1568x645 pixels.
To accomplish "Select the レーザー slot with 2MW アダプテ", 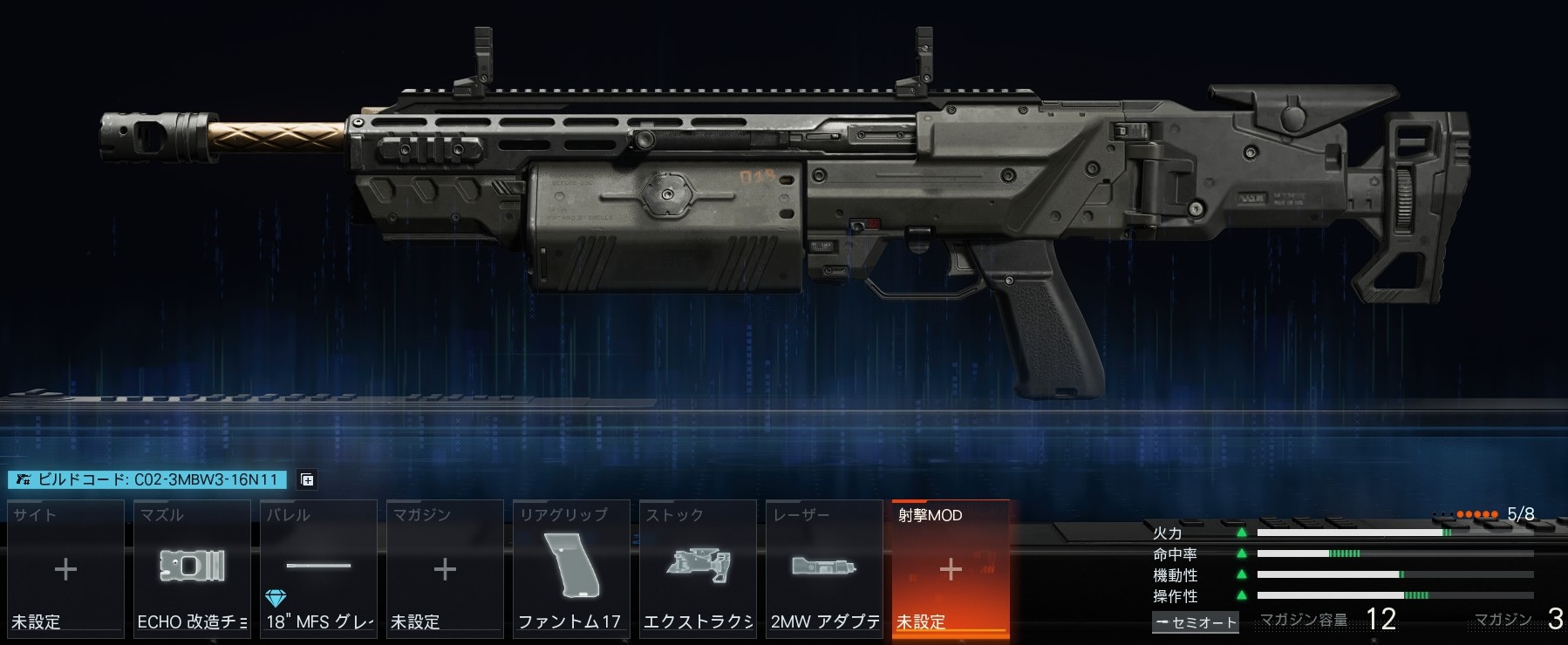I will [824, 568].
